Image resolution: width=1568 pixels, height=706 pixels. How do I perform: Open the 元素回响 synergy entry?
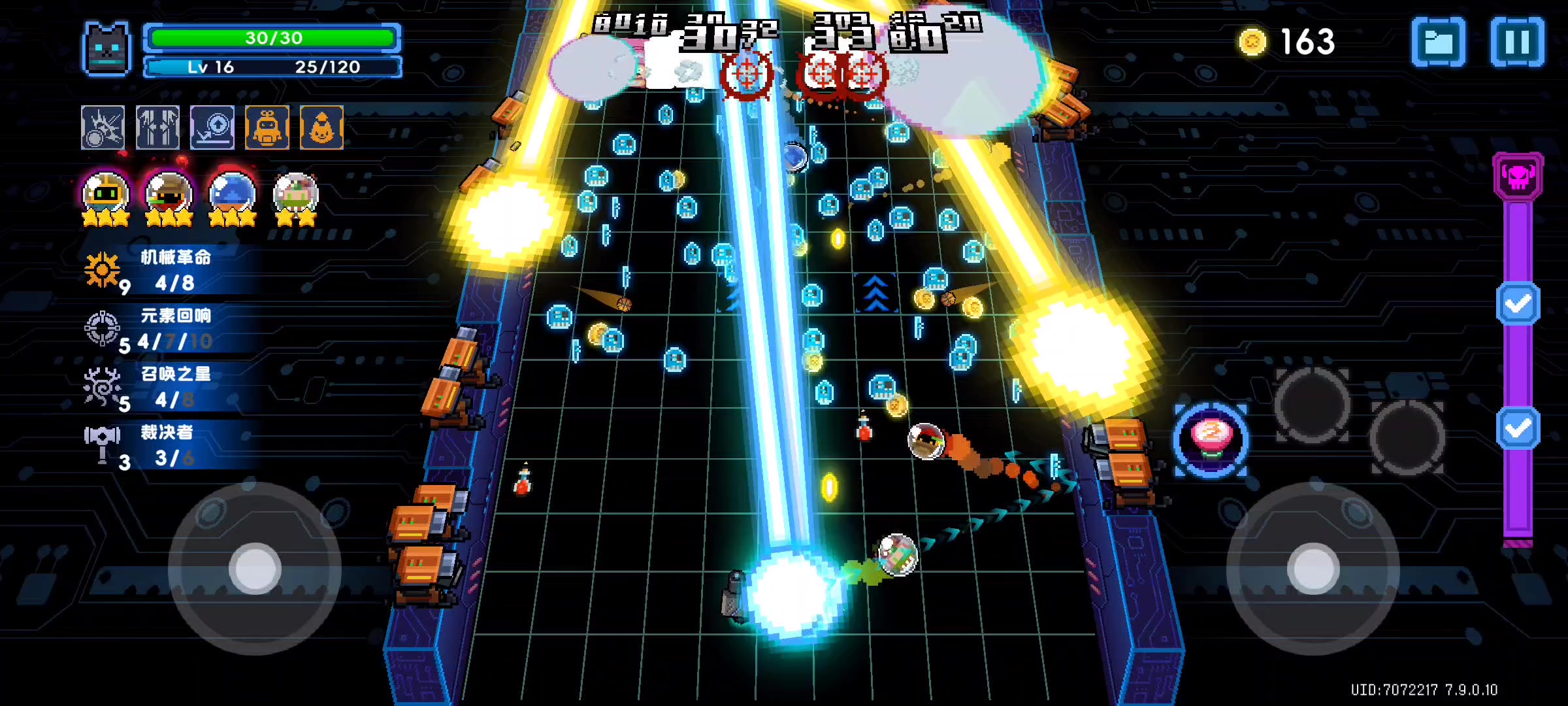170,328
